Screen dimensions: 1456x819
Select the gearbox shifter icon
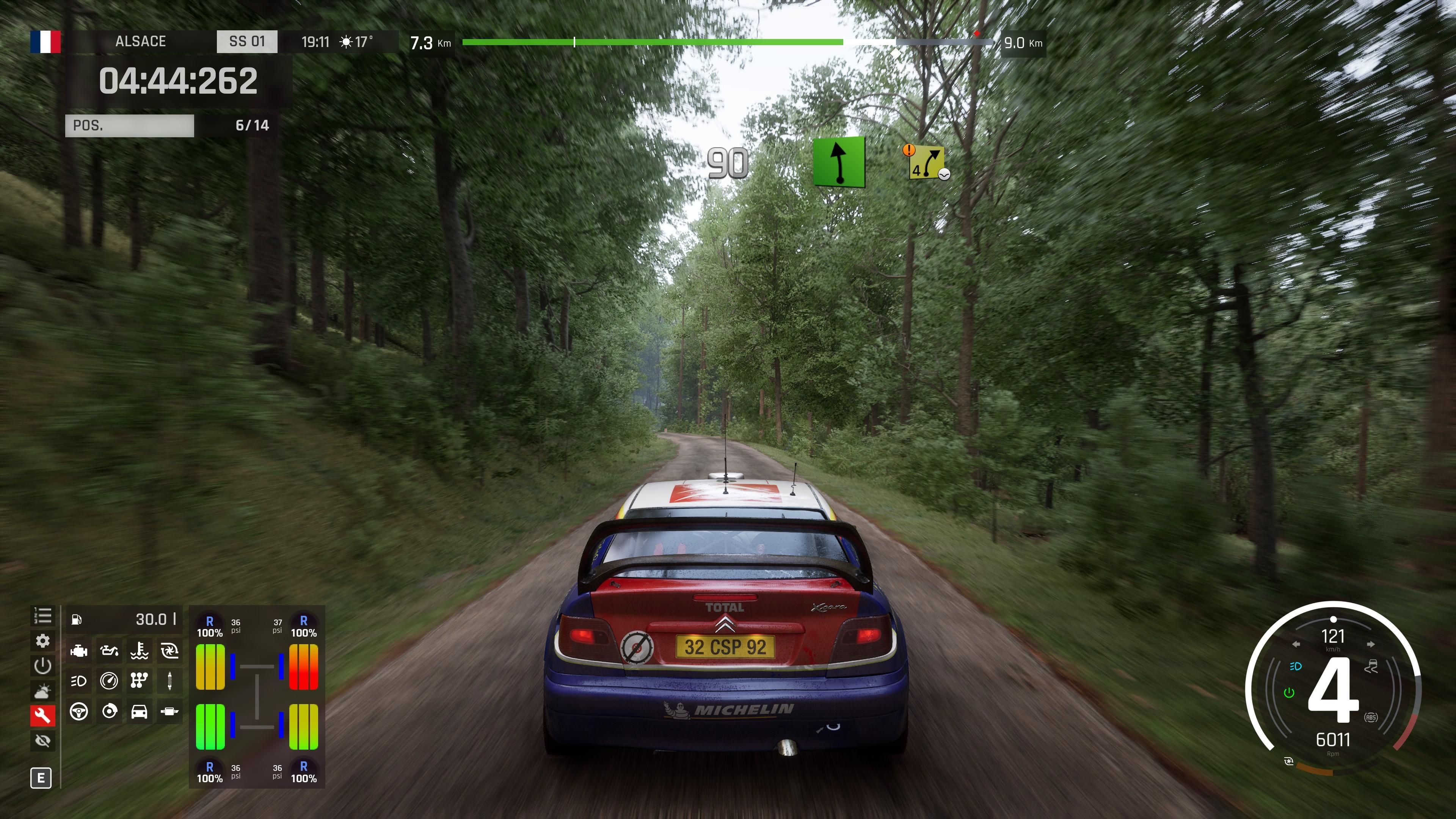pyautogui.click(x=139, y=681)
